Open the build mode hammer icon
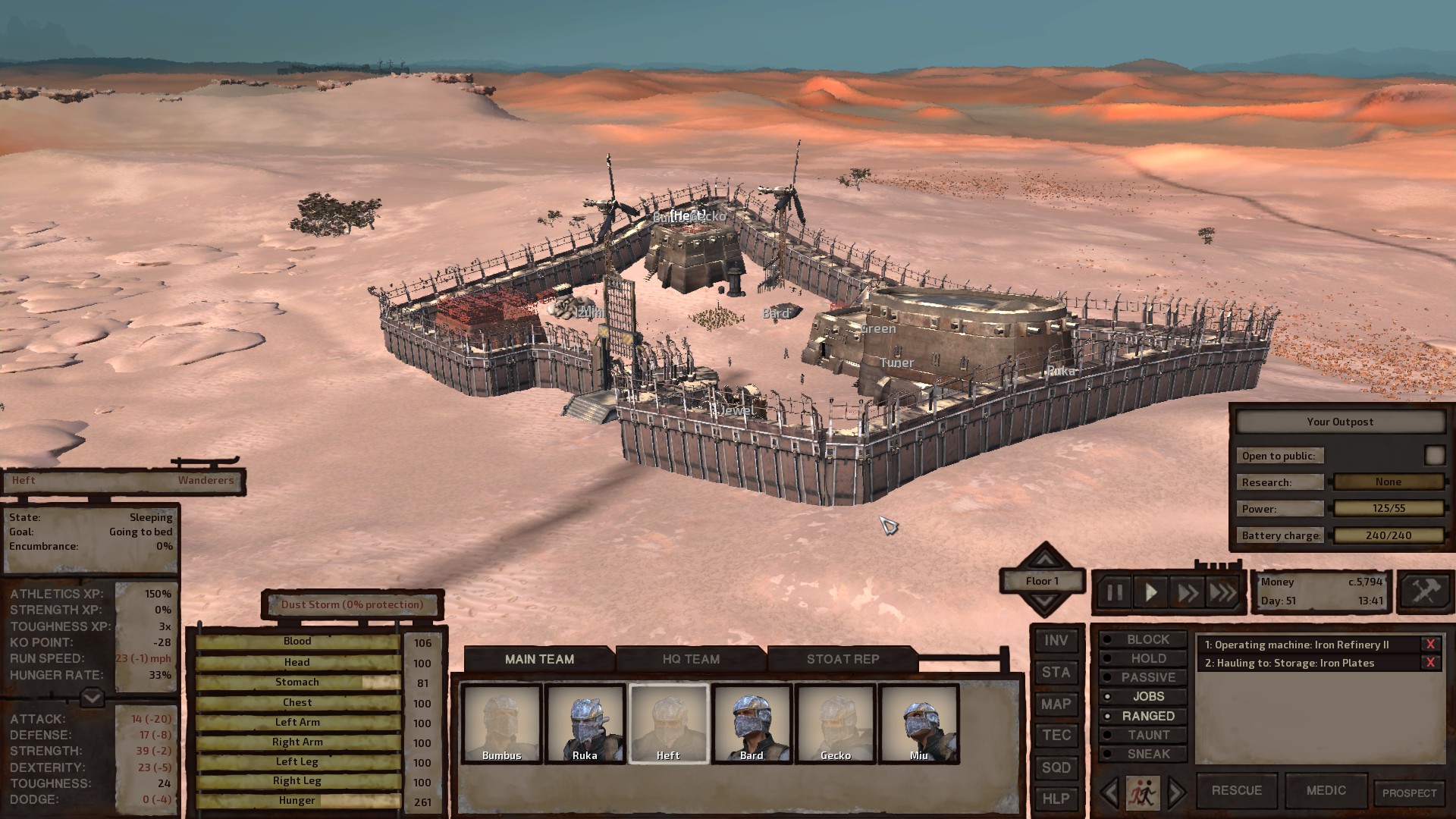1456x819 pixels. 1424,591
